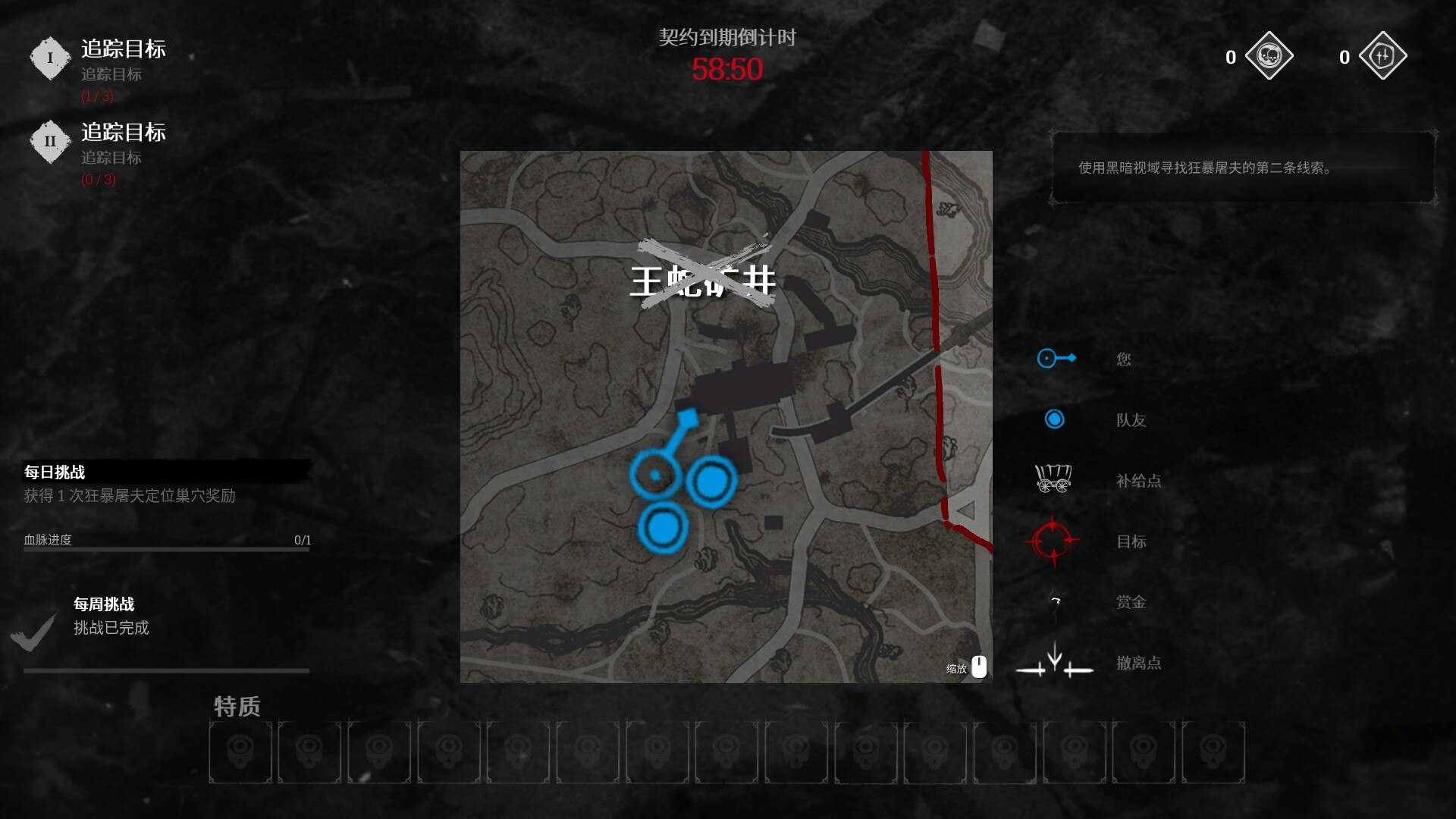Click the rightmost diamond token icon
This screenshot has height=819, width=1456.
click(x=1382, y=56)
